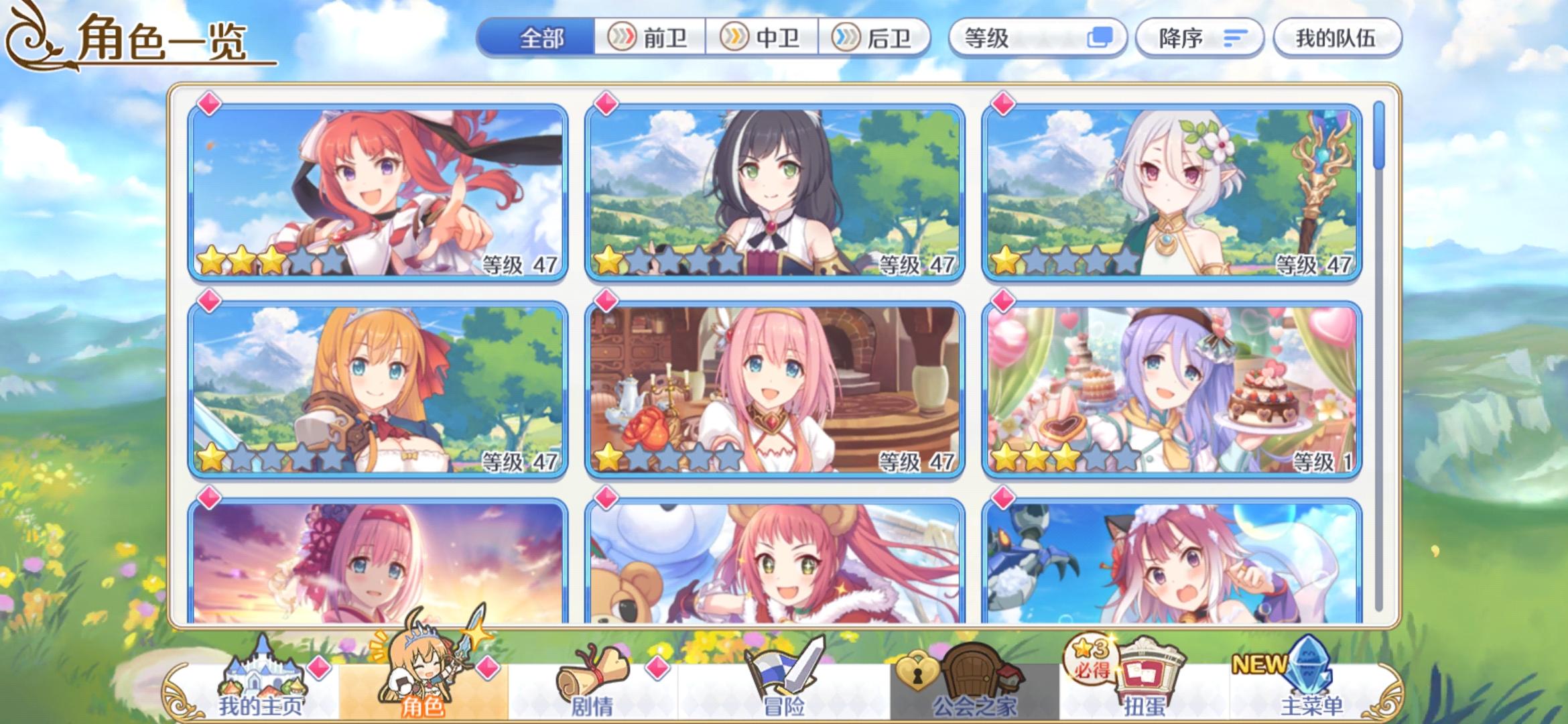Viewport: 1568px width, 724px height.
Task: Toggle the pink diamond on Kyaru's card
Action: (x=606, y=105)
